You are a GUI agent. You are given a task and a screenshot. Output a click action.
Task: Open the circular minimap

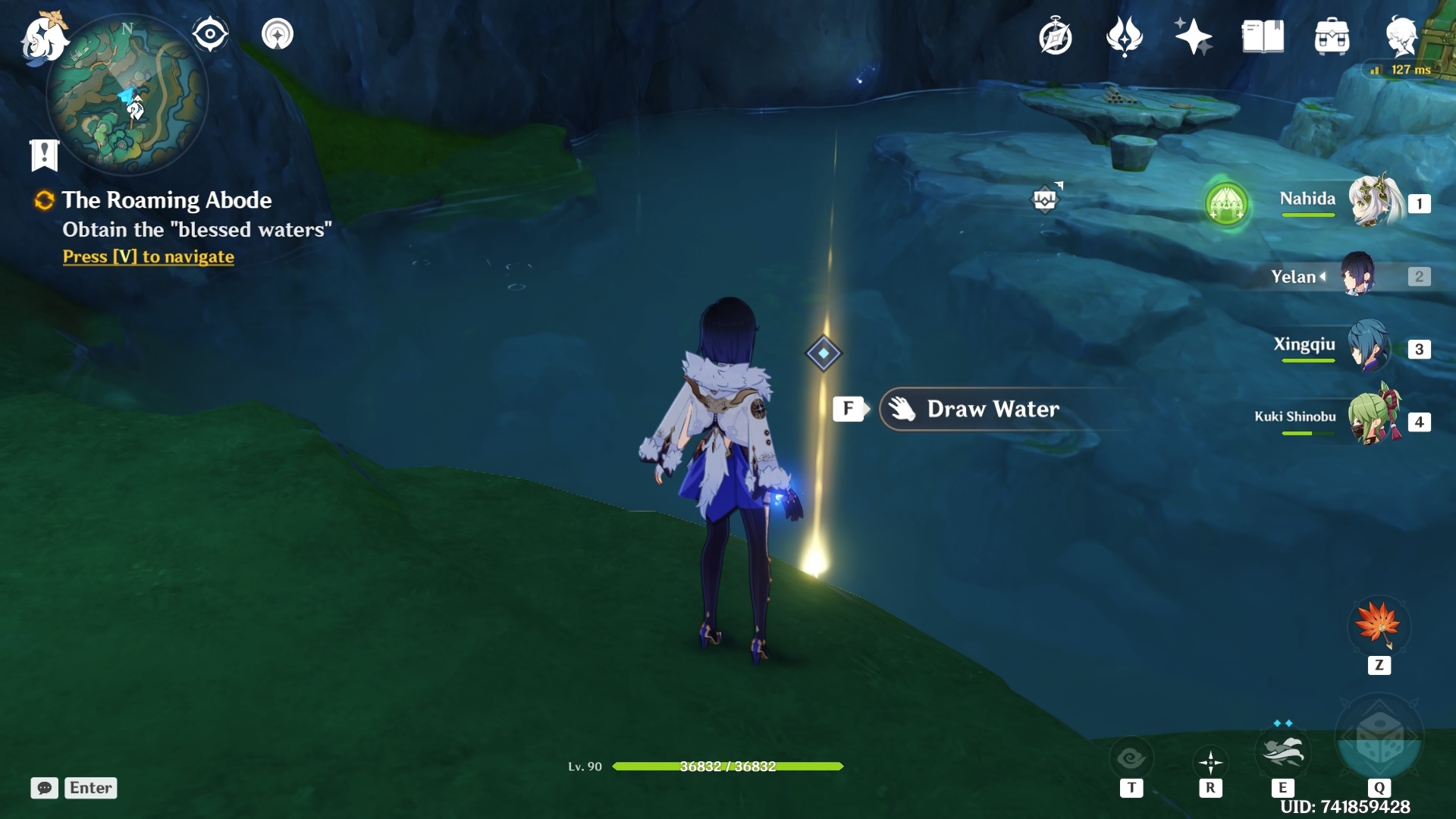tap(127, 96)
